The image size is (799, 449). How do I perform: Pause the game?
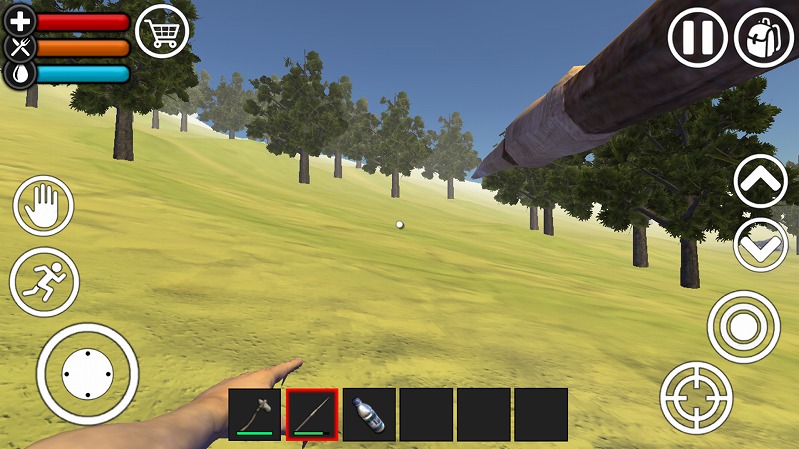(697, 38)
